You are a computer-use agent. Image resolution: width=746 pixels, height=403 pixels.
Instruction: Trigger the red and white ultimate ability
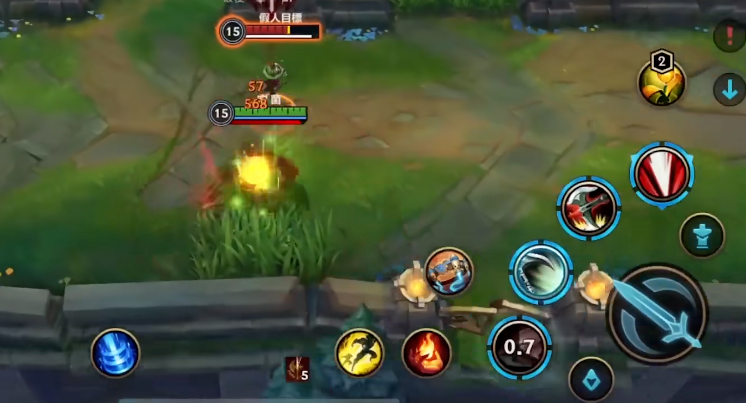click(x=662, y=173)
